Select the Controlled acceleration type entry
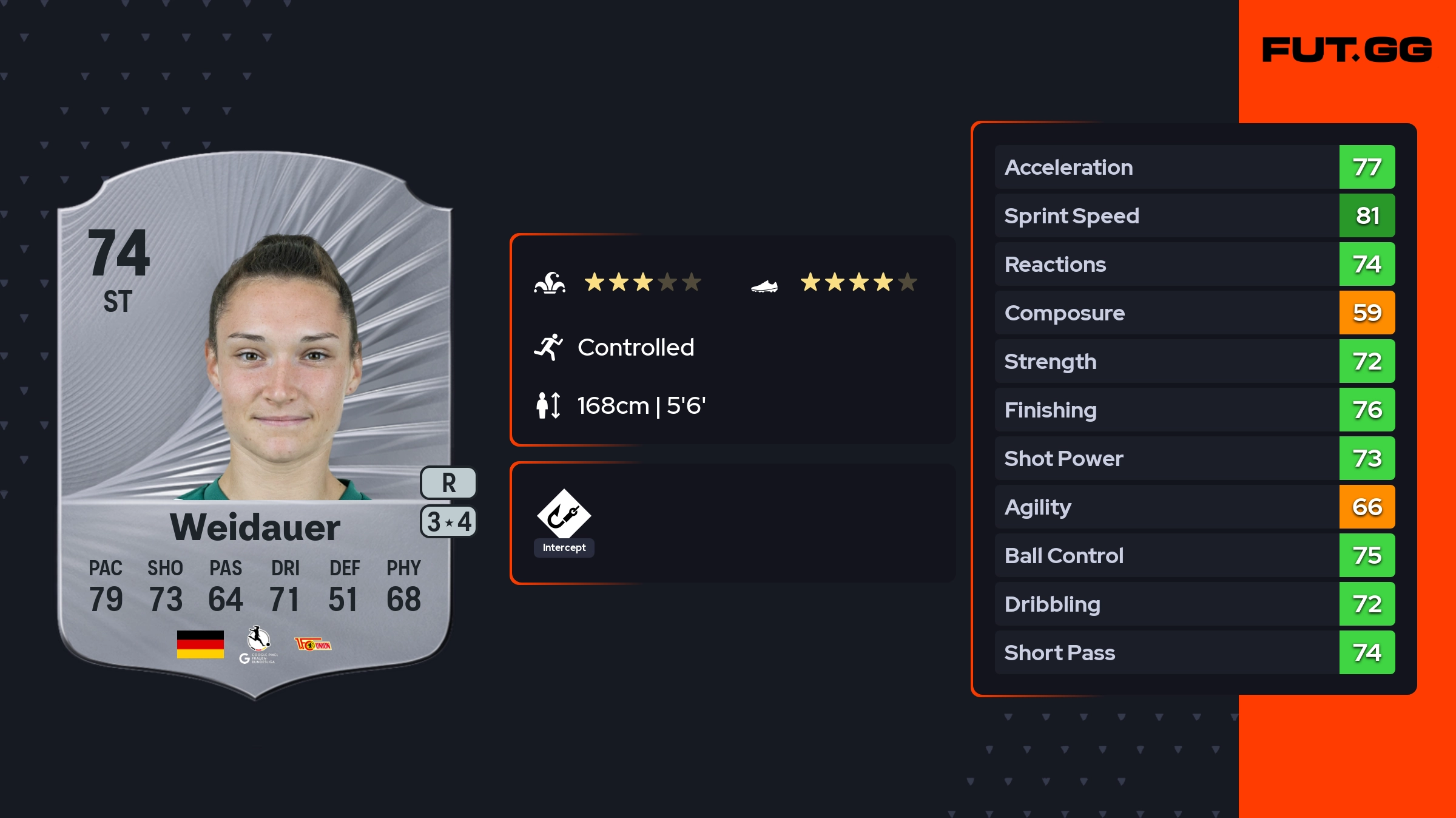This screenshot has width=1456, height=818. [635, 348]
